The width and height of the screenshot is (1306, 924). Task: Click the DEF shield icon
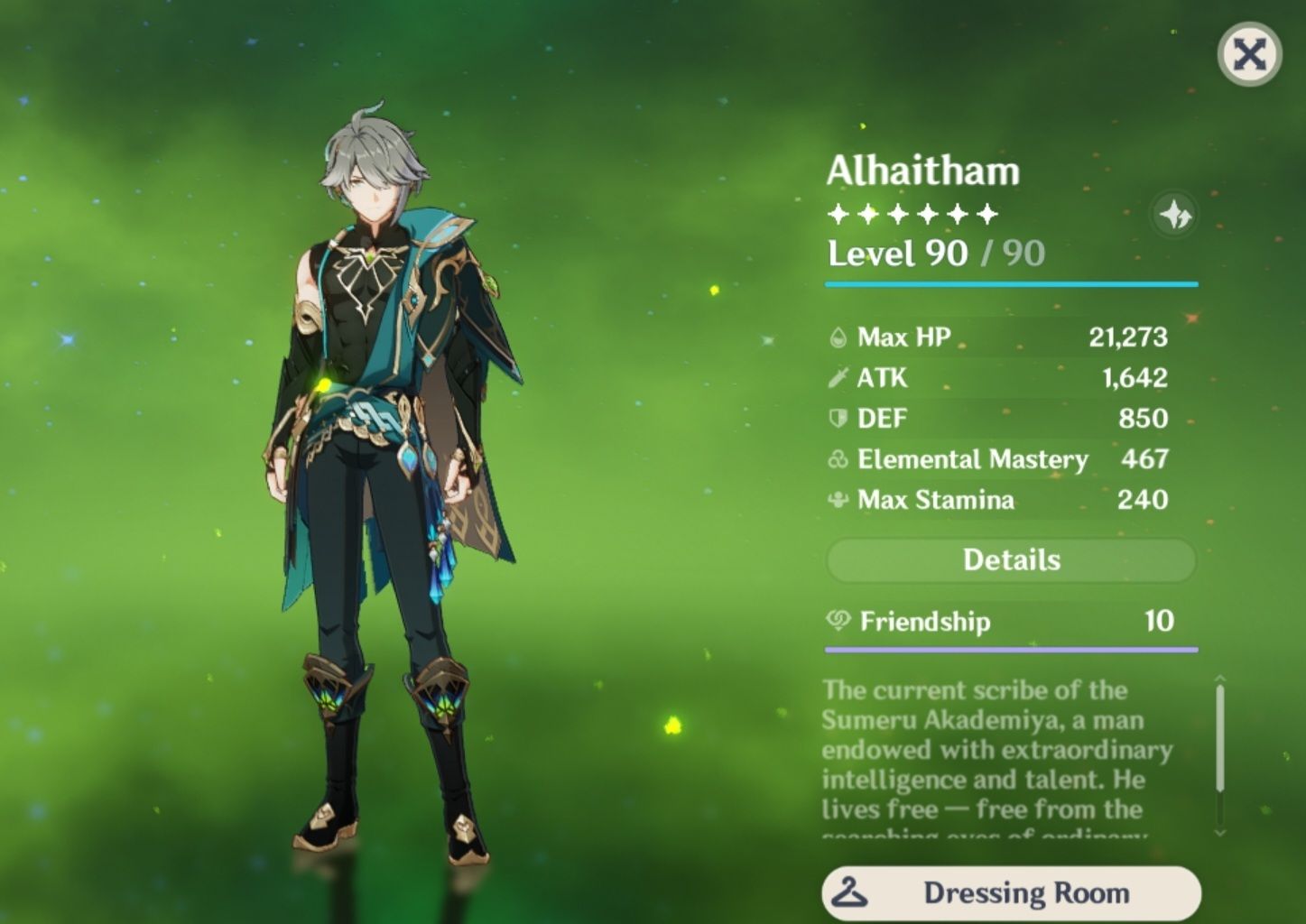(x=838, y=418)
